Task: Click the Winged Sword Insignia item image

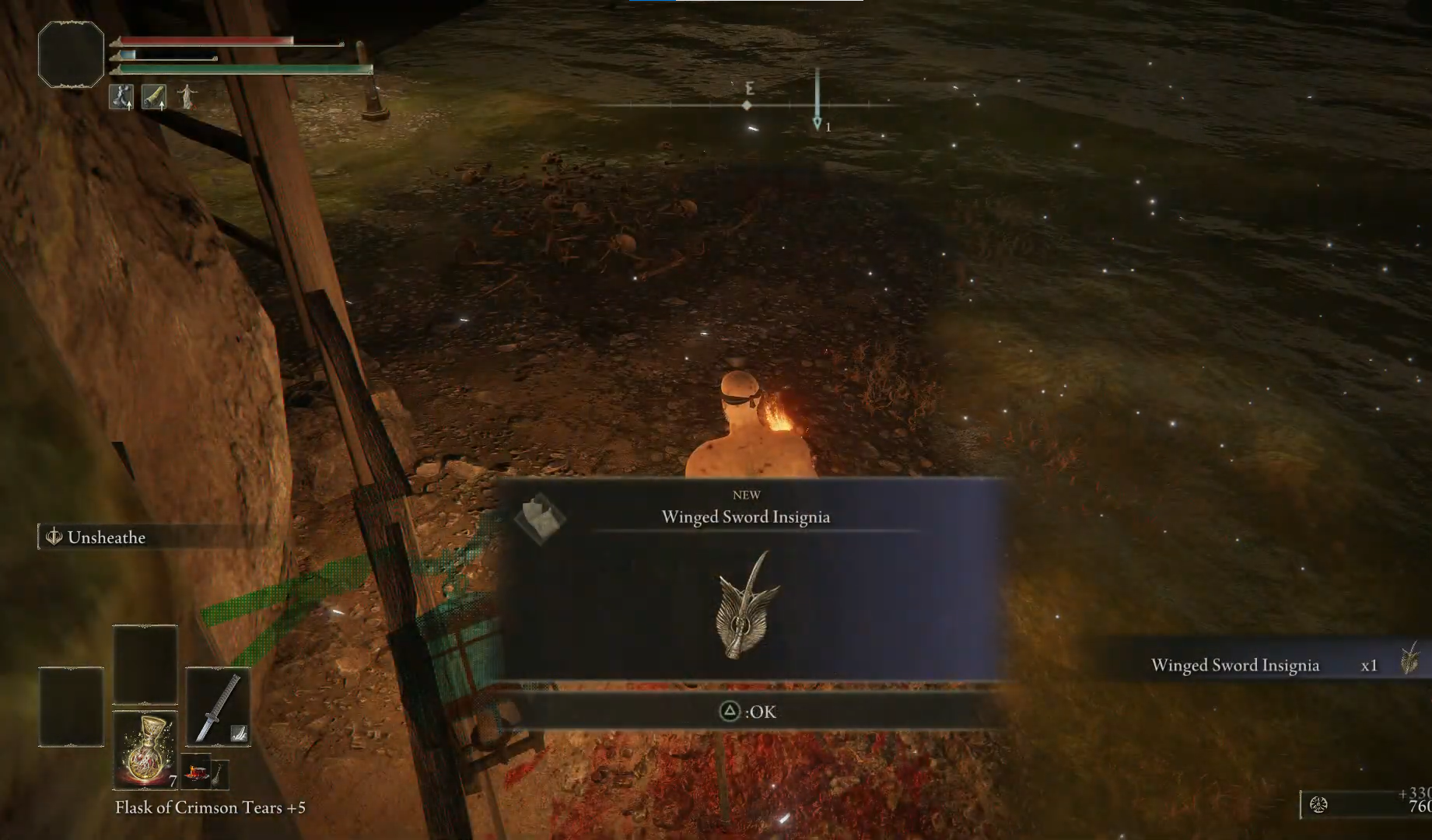Action: tap(747, 606)
